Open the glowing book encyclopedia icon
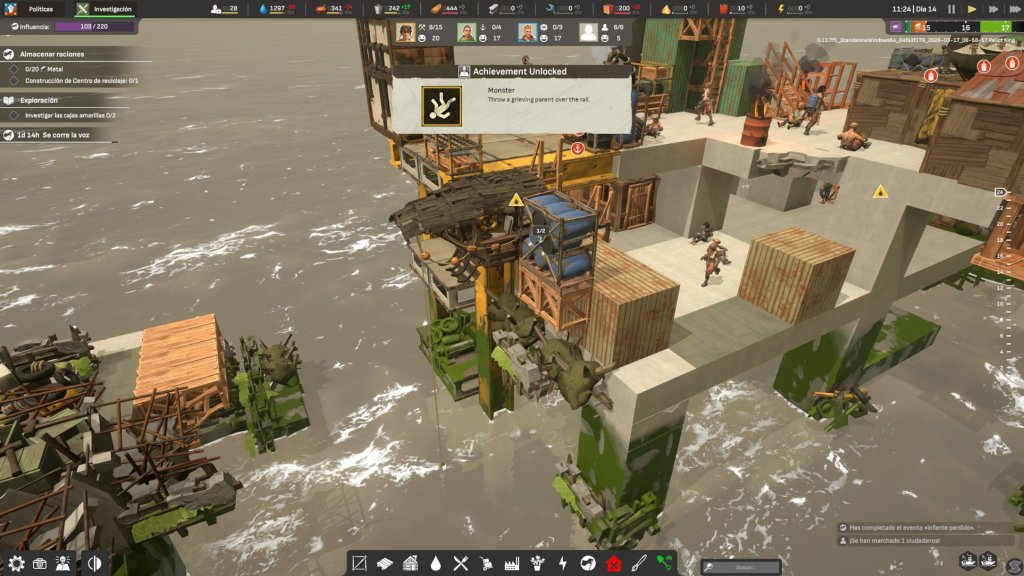This screenshot has width=1024, height=576. (x=63, y=563)
